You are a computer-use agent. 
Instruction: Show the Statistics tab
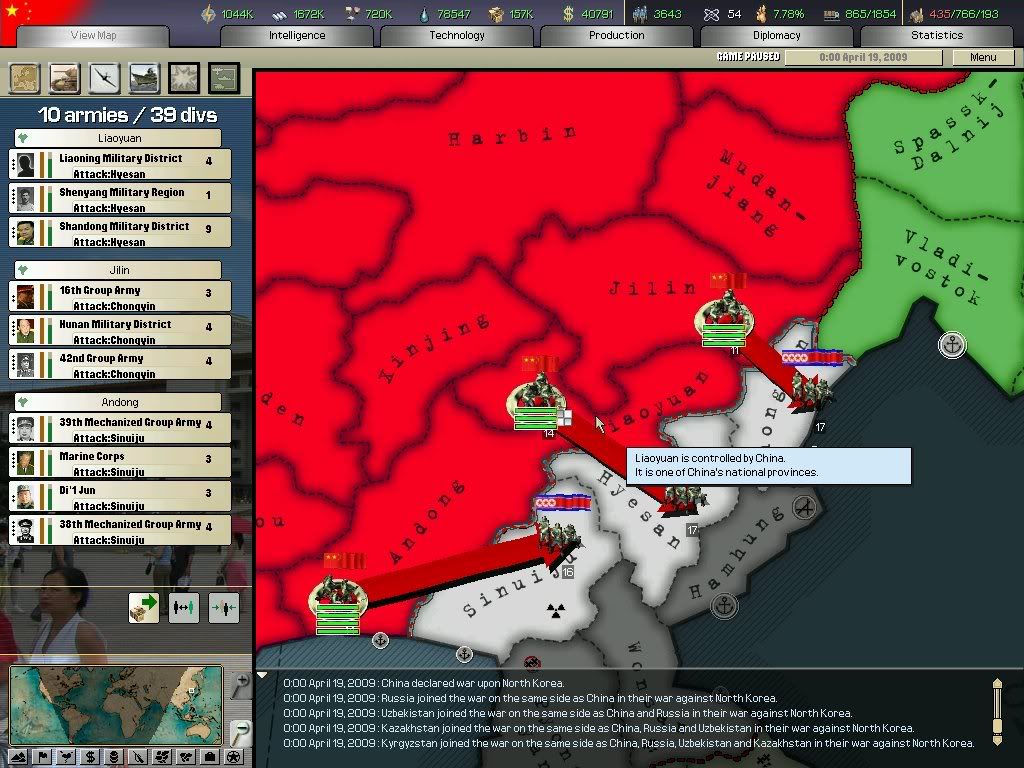[x=937, y=35]
